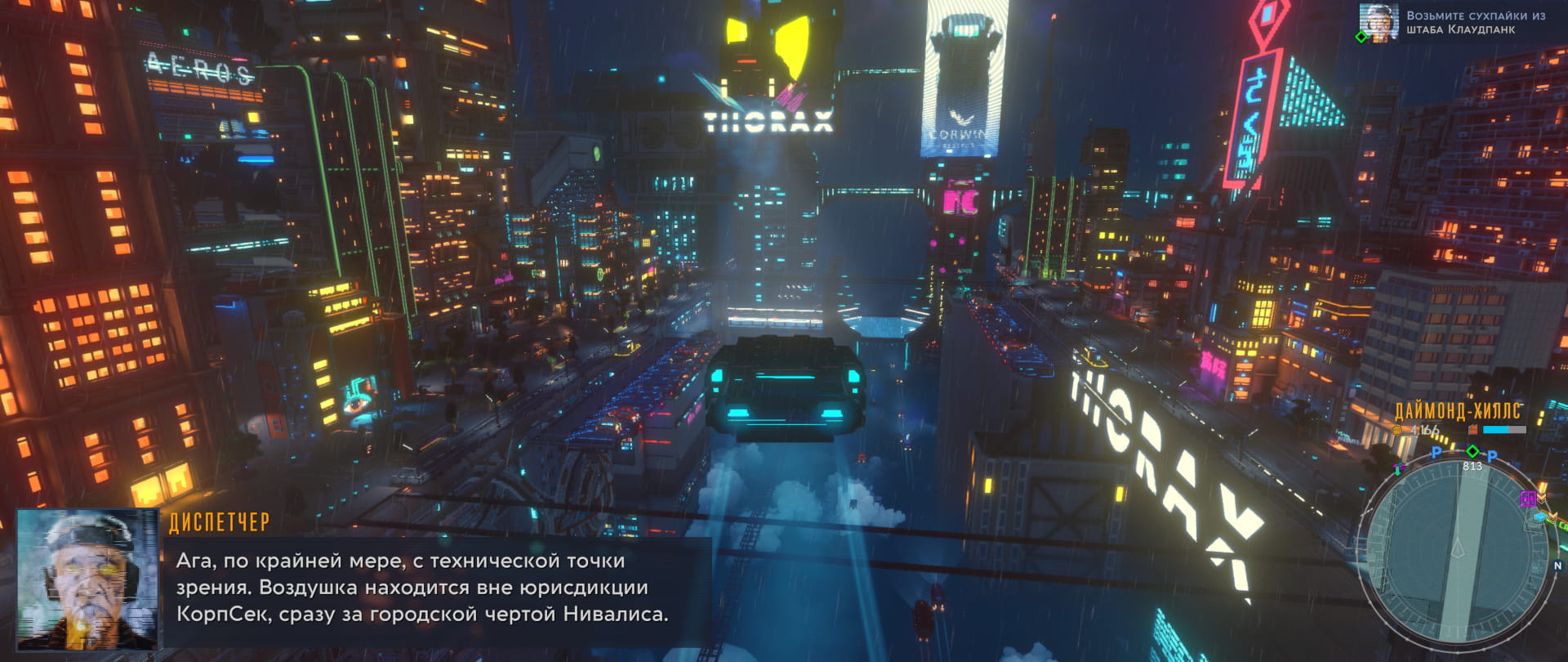The width and height of the screenshot is (1568, 662).
Task: Click the player arrow at the minimap center
Action: coord(1458,548)
